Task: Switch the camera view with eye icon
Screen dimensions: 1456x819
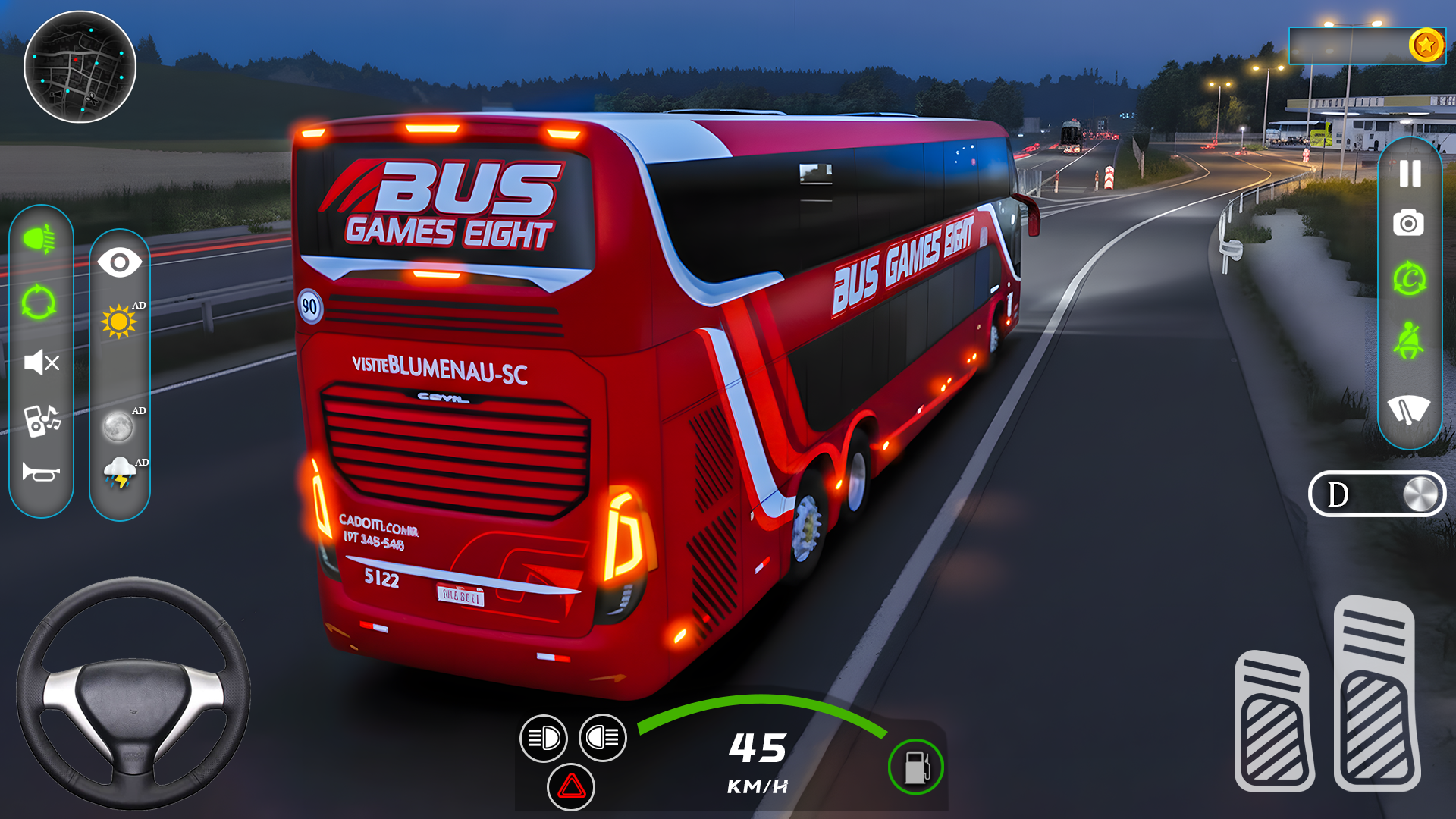Action: (119, 262)
